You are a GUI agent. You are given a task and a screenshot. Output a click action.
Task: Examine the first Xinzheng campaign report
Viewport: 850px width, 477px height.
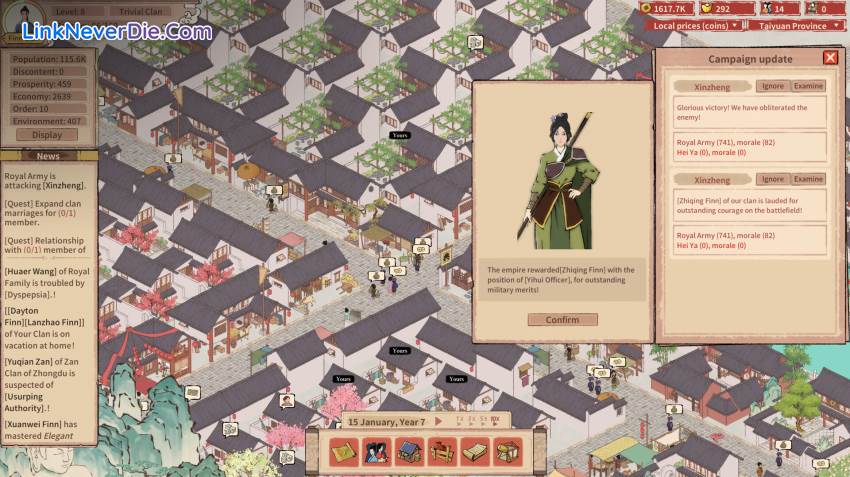pyautogui.click(x=808, y=86)
